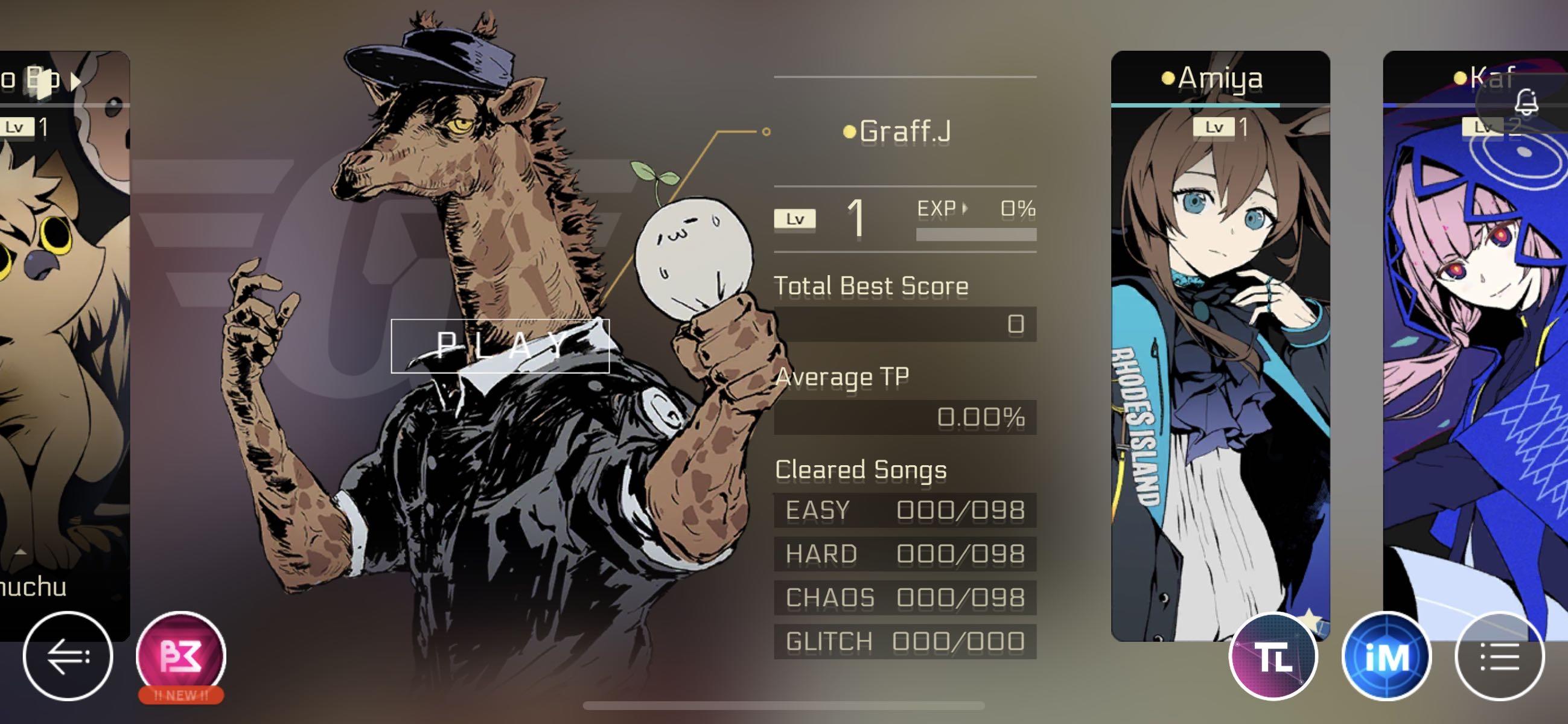The height and width of the screenshot is (724, 1568).
Task: Expand the arrow next to the top-left character name
Action: tap(75, 81)
